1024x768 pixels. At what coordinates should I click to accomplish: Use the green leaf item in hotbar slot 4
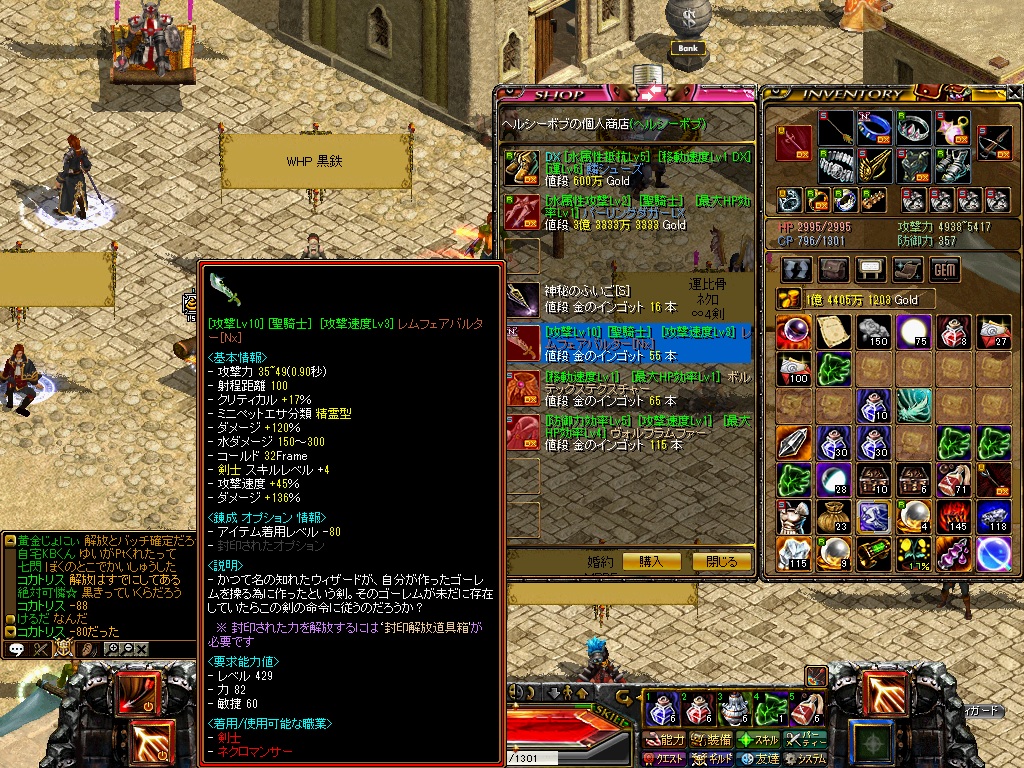point(770,710)
